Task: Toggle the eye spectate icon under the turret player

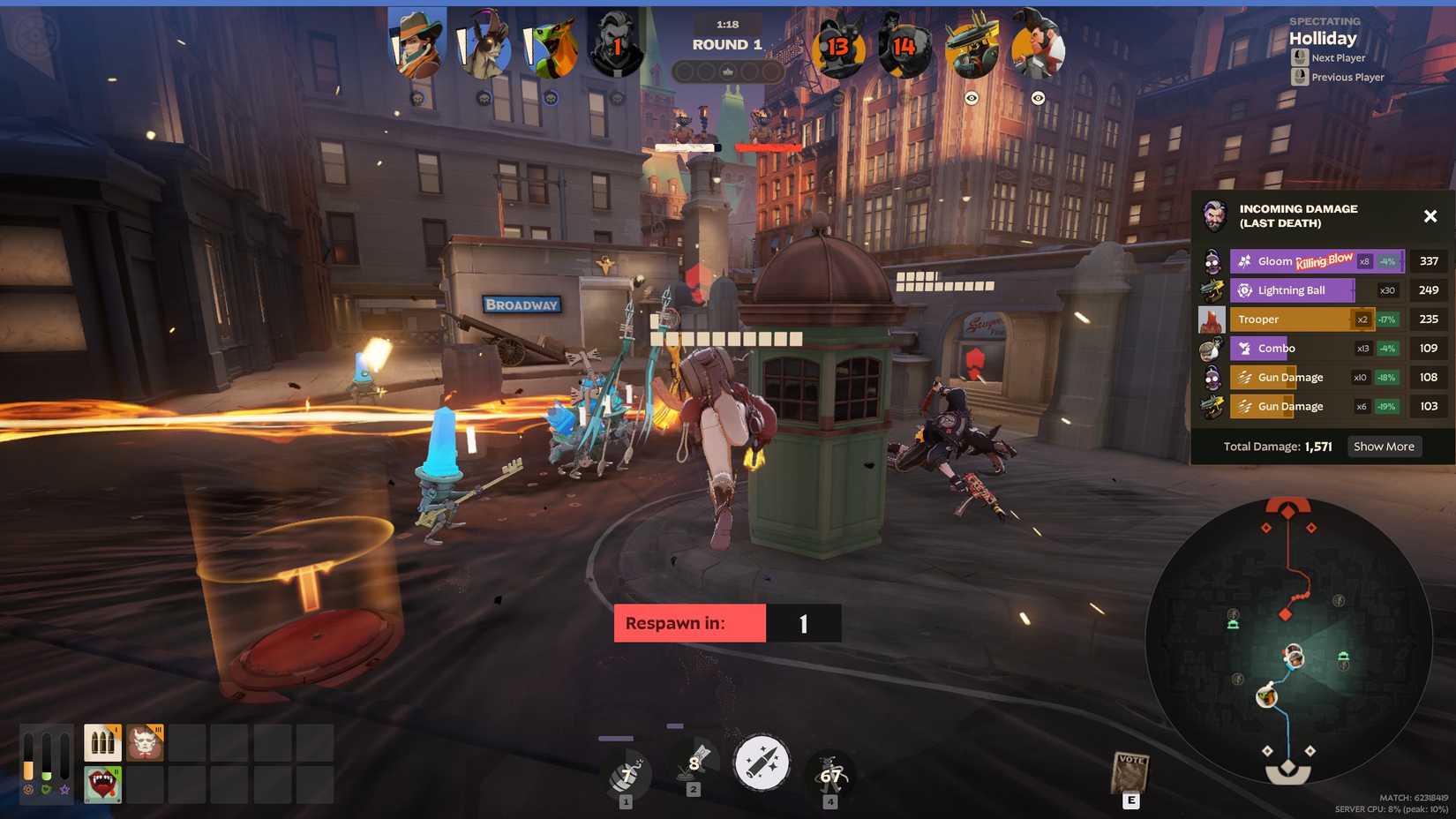Action: (972, 99)
